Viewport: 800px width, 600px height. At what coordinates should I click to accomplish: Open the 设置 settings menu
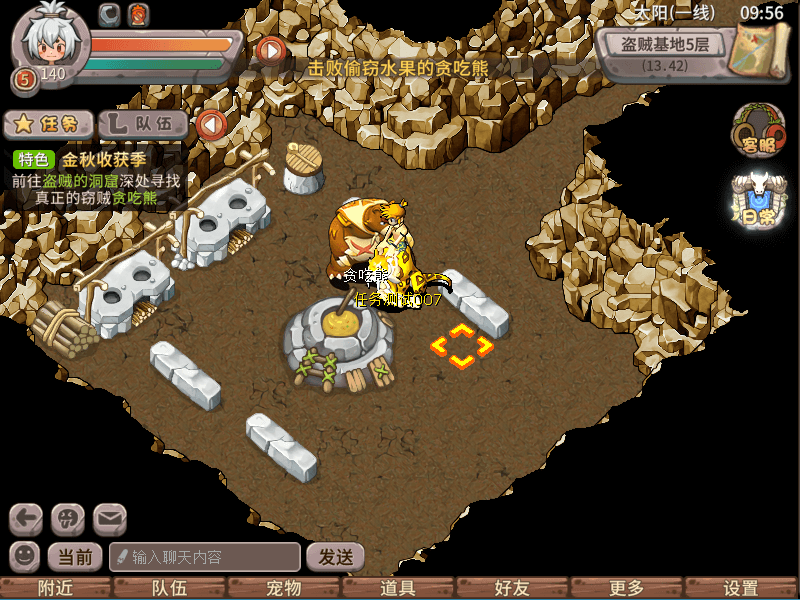[x=741, y=589]
